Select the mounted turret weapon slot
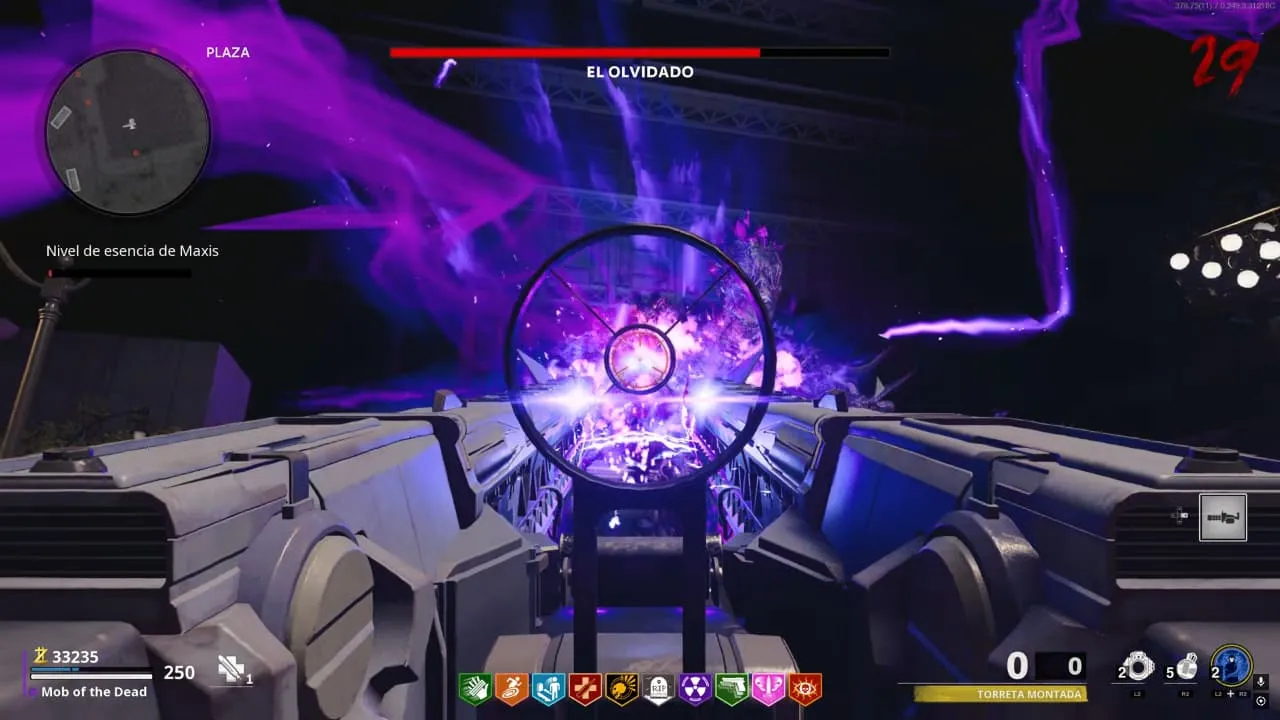This screenshot has height=720, width=1280. [1223, 517]
